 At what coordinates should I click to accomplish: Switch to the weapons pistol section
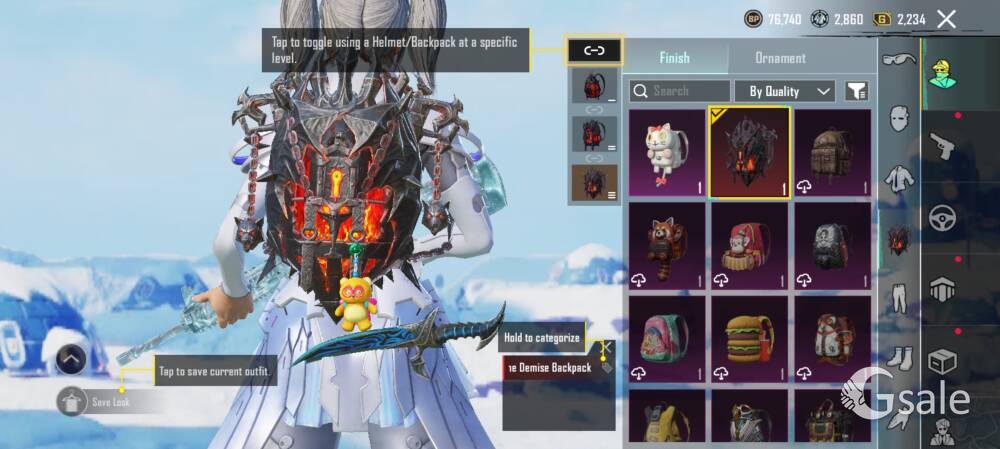pyautogui.click(x=942, y=148)
